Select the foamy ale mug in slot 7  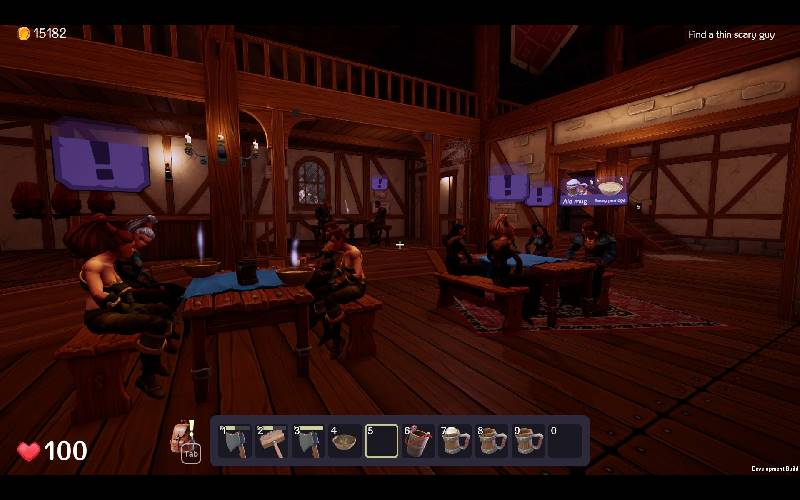(x=455, y=441)
